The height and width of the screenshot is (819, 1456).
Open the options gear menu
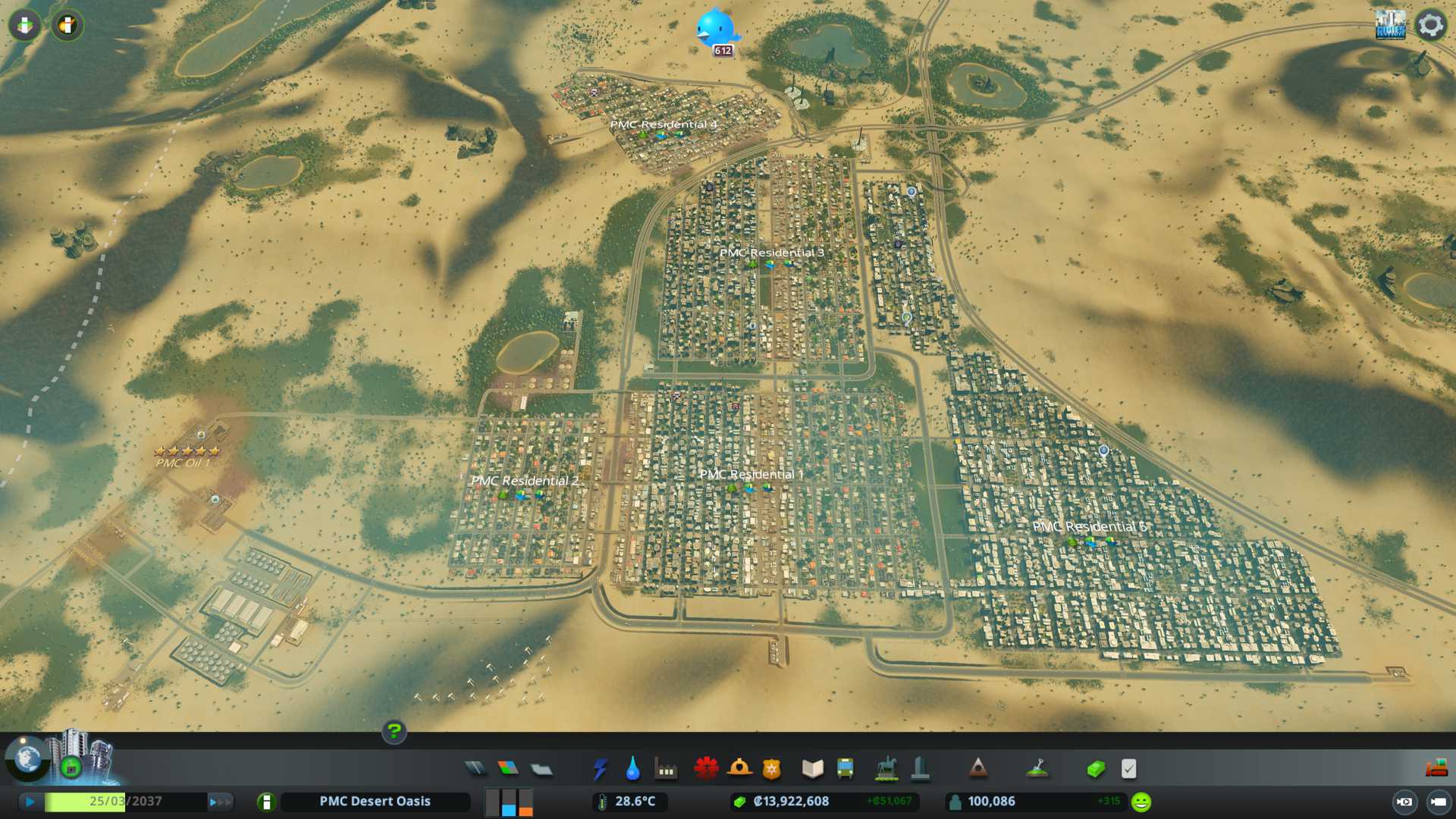coord(1430,25)
